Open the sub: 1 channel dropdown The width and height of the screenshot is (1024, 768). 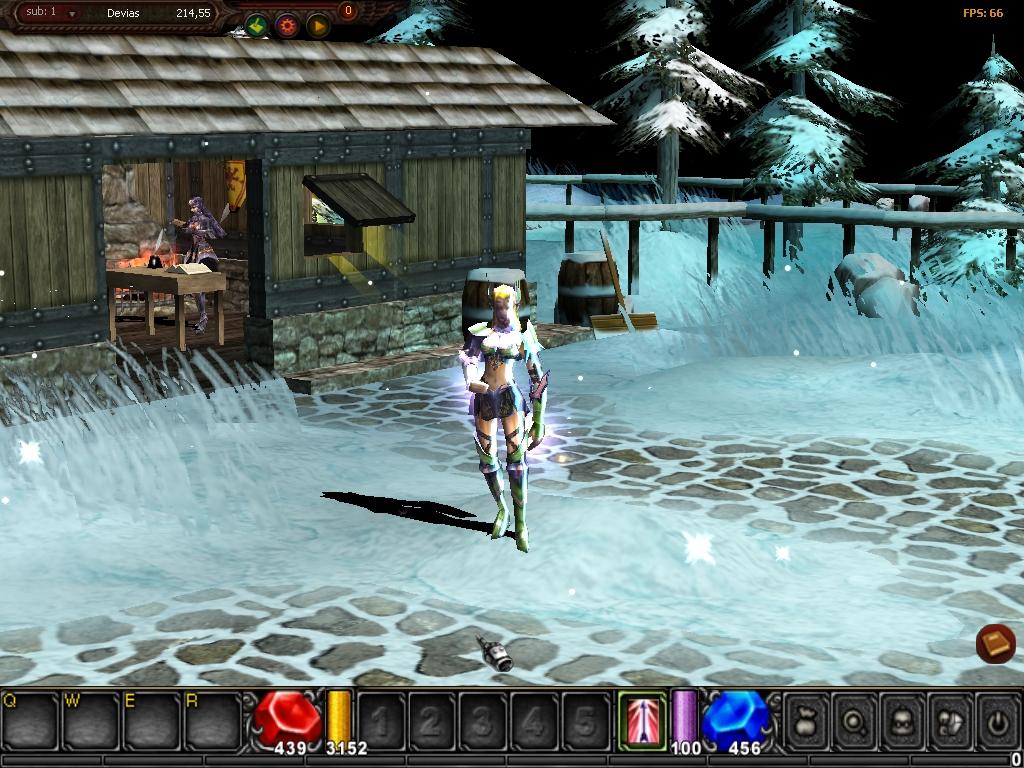(71, 14)
